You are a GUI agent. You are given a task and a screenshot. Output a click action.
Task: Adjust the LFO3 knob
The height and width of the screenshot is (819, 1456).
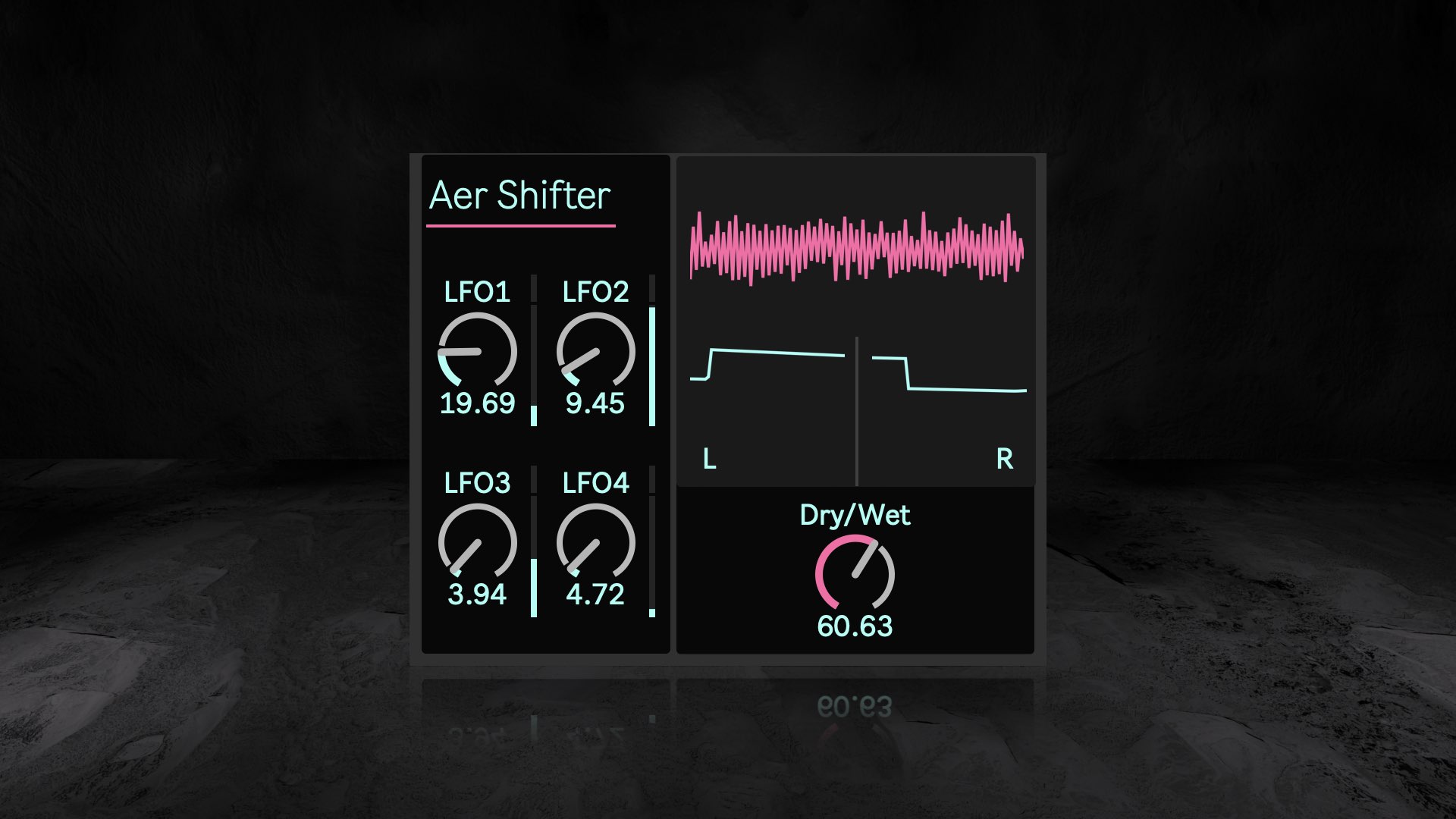click(x=477, y=542)
